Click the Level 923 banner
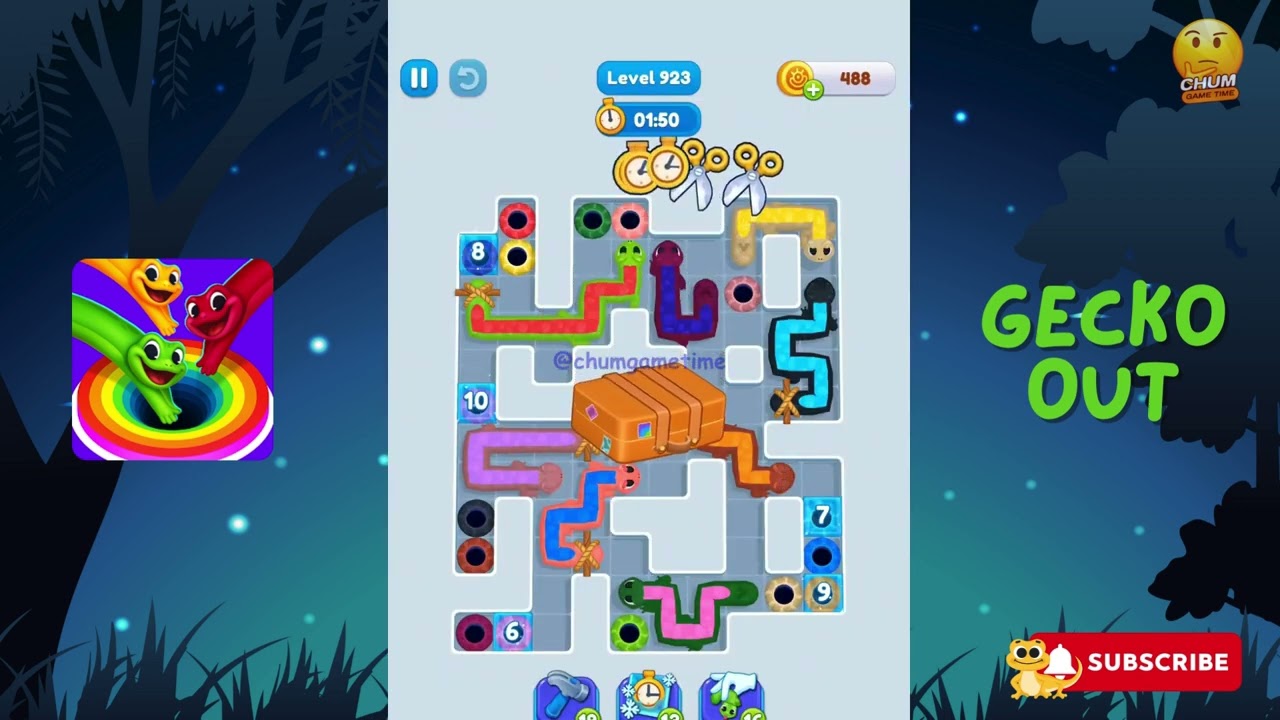1280x720 pixels. [x=648, y=77]
